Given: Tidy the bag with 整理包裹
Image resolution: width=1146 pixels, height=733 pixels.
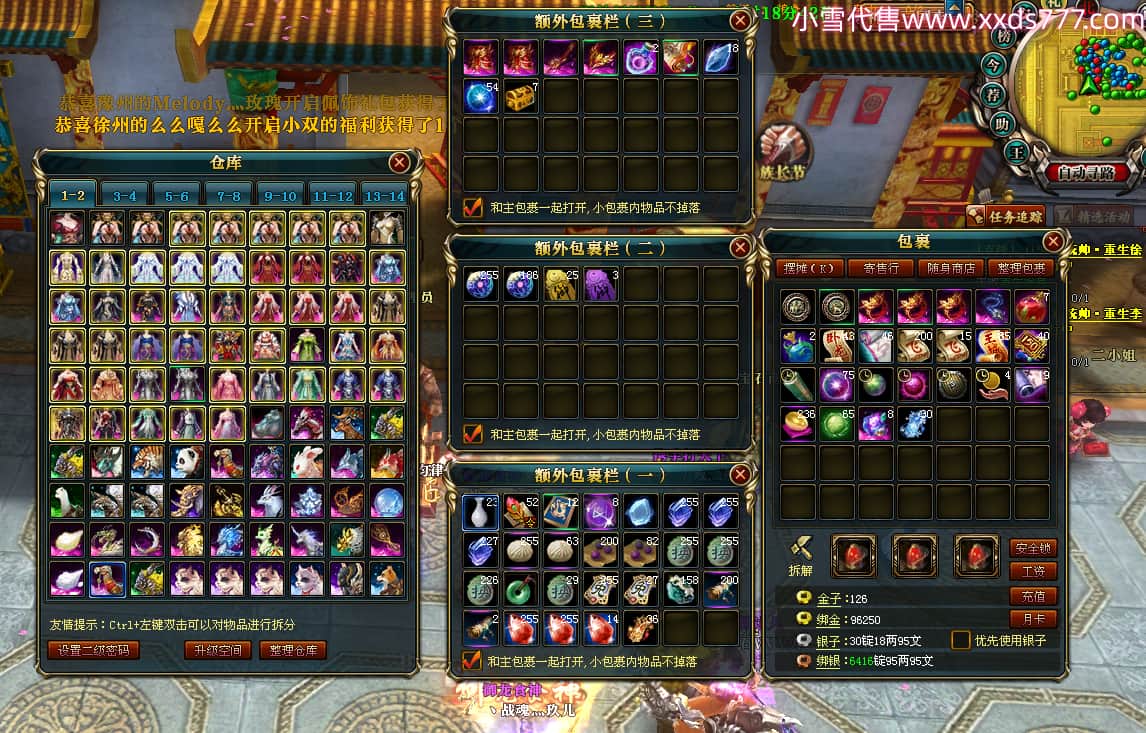Looking at the screenshot, I should point(1020,268).
